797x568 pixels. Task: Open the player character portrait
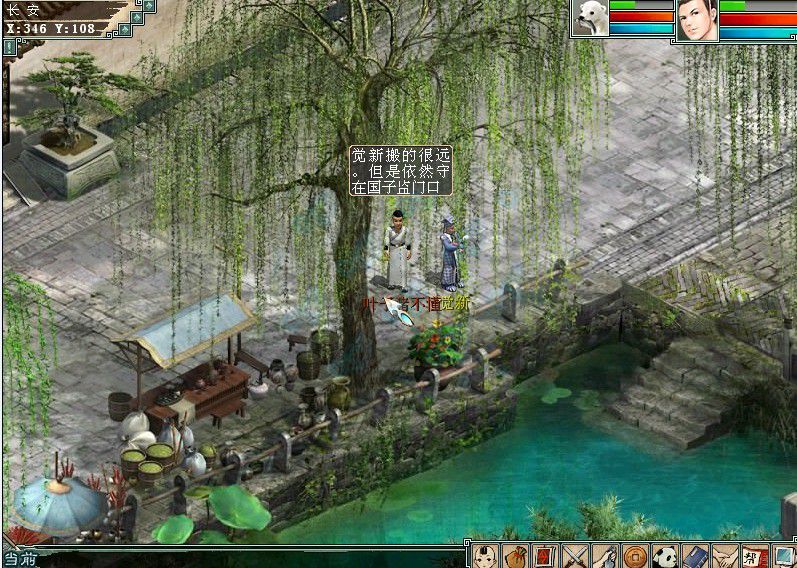[697, 19]
